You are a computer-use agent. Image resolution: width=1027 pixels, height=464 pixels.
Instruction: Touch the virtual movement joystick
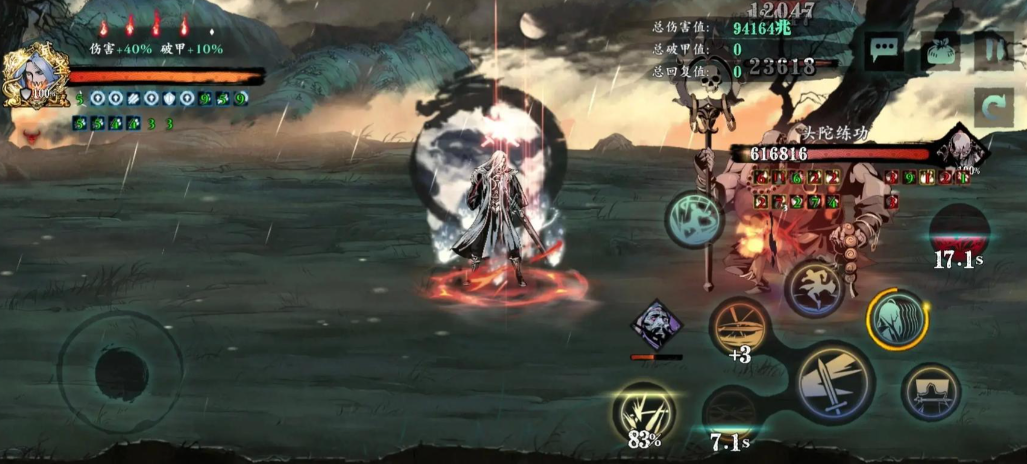point(121,373)
